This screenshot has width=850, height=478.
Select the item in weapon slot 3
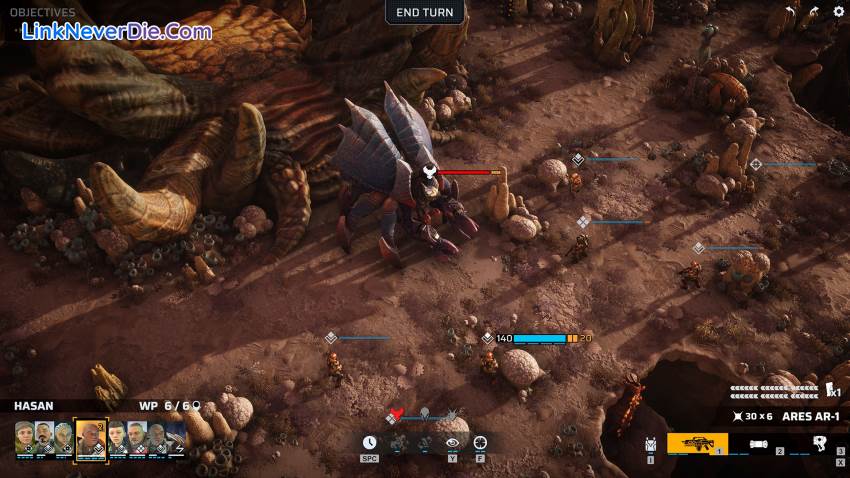coord(820,442)
